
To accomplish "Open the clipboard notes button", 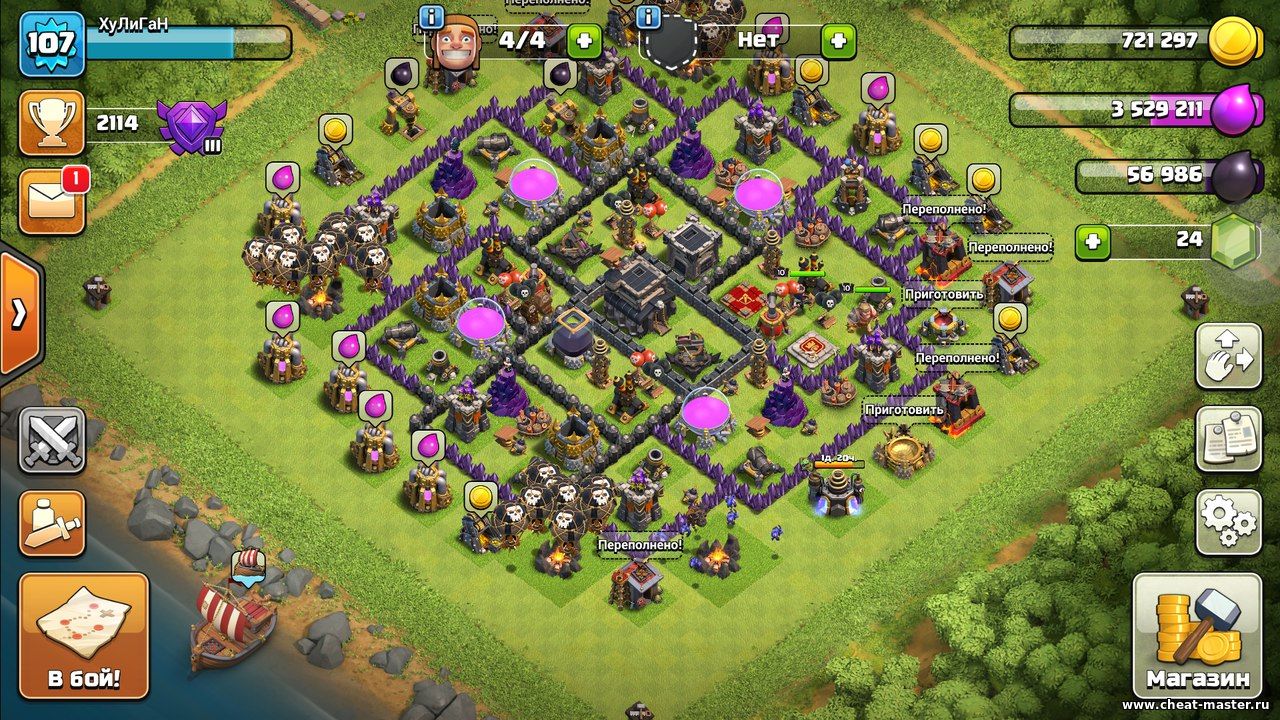I will pos(1228,438).
